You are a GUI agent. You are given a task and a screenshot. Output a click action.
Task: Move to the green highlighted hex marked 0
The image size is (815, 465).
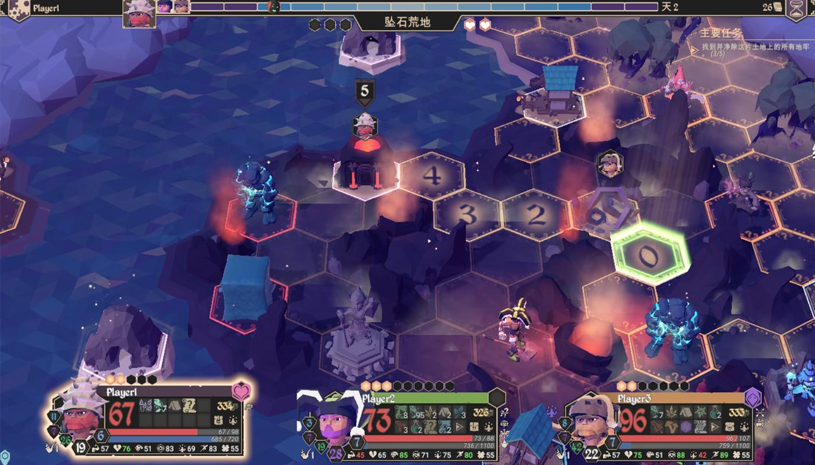(651, 256)
